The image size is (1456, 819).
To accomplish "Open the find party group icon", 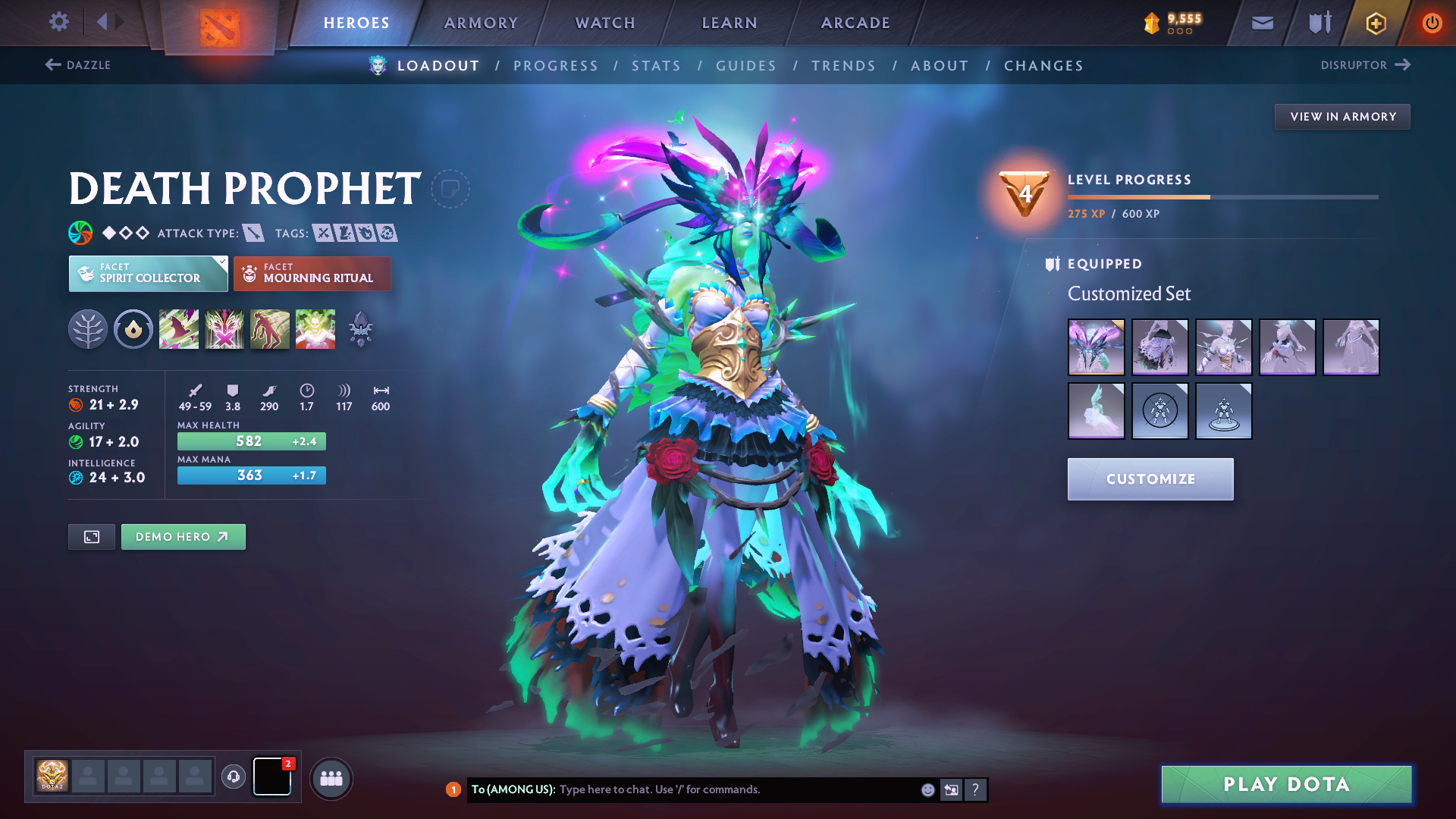I will (331, 777).
